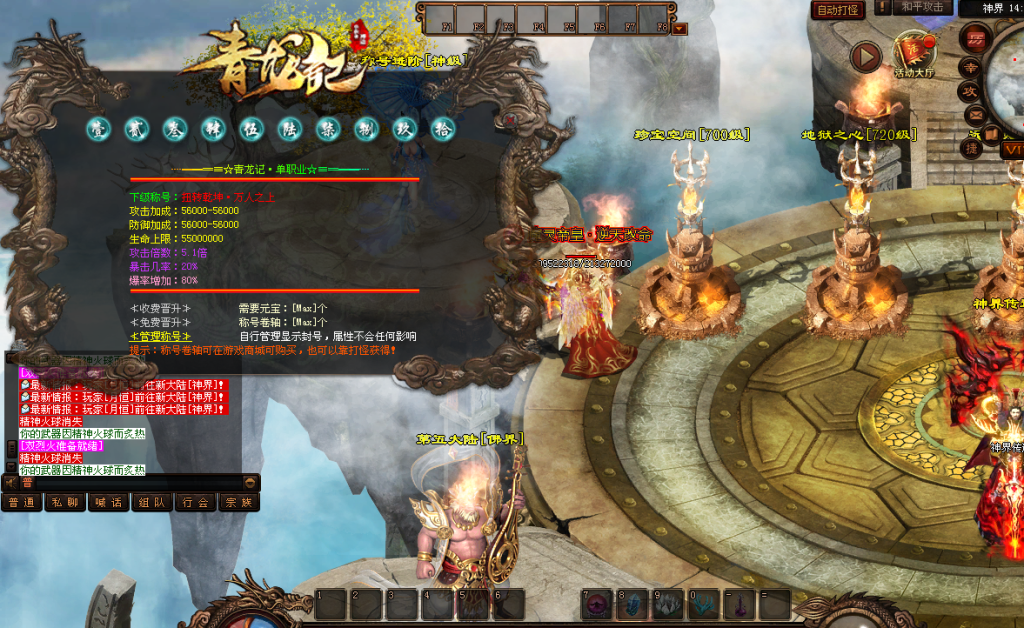Image resolution: width=1024 pixels, height=628 pixels.
Task: Change the 和平攻击 attack mode
Action: (x=922, y=7)
